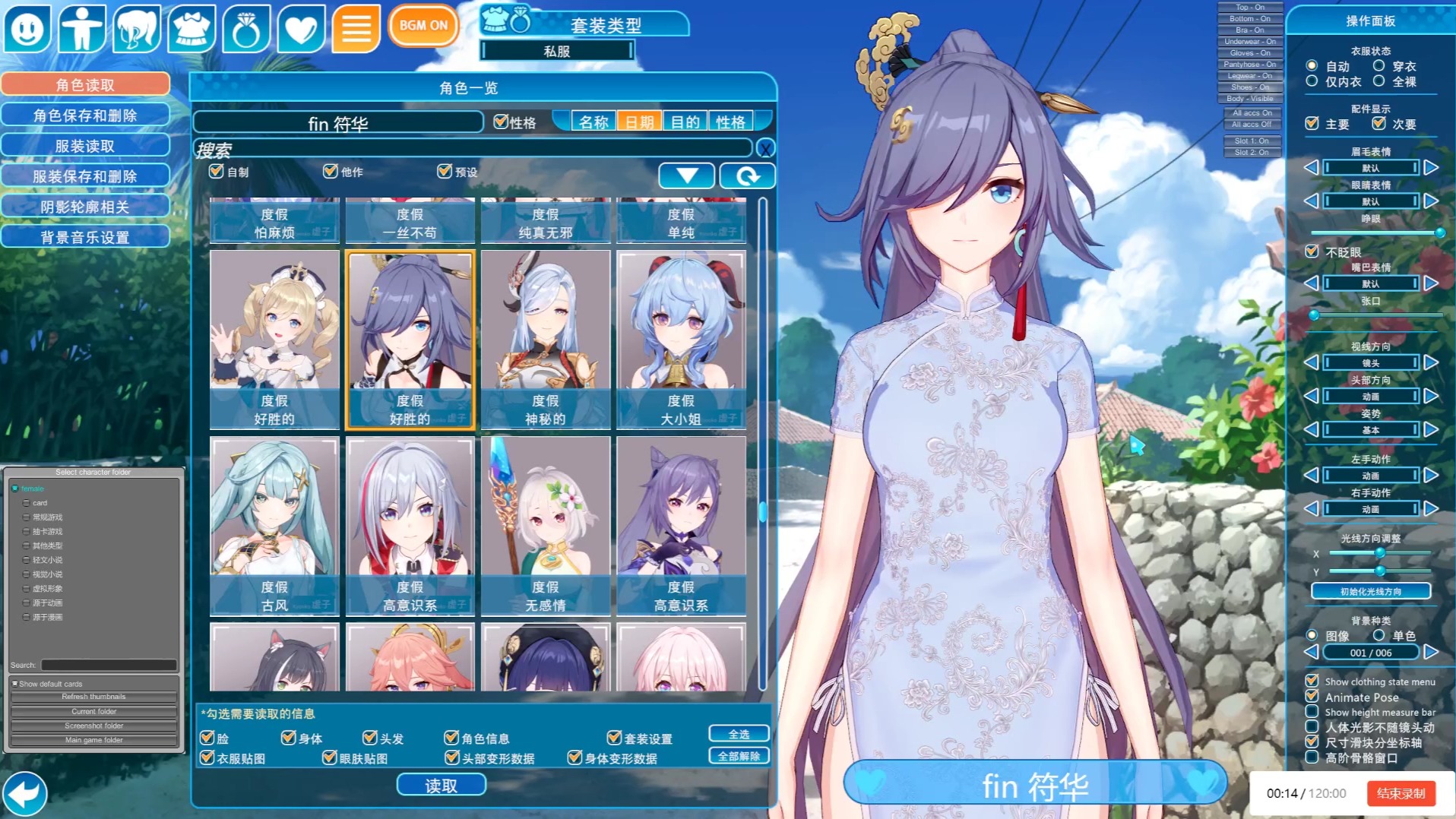Click the 读取 load button
The width and height of the screenshot is (1456, 819).
tap(441, 785)
